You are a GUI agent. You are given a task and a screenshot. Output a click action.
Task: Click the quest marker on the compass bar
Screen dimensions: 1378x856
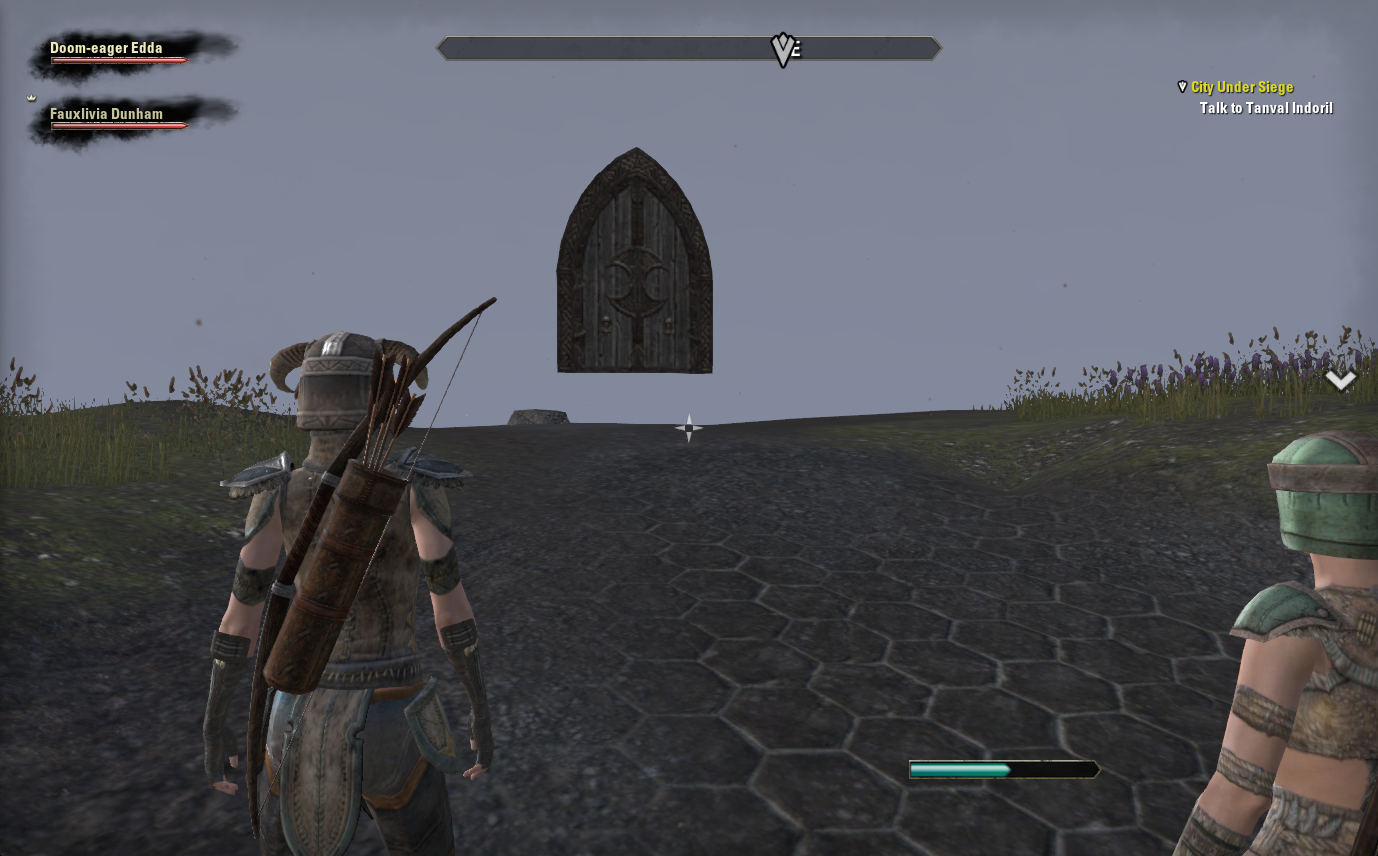coord(782,50)
